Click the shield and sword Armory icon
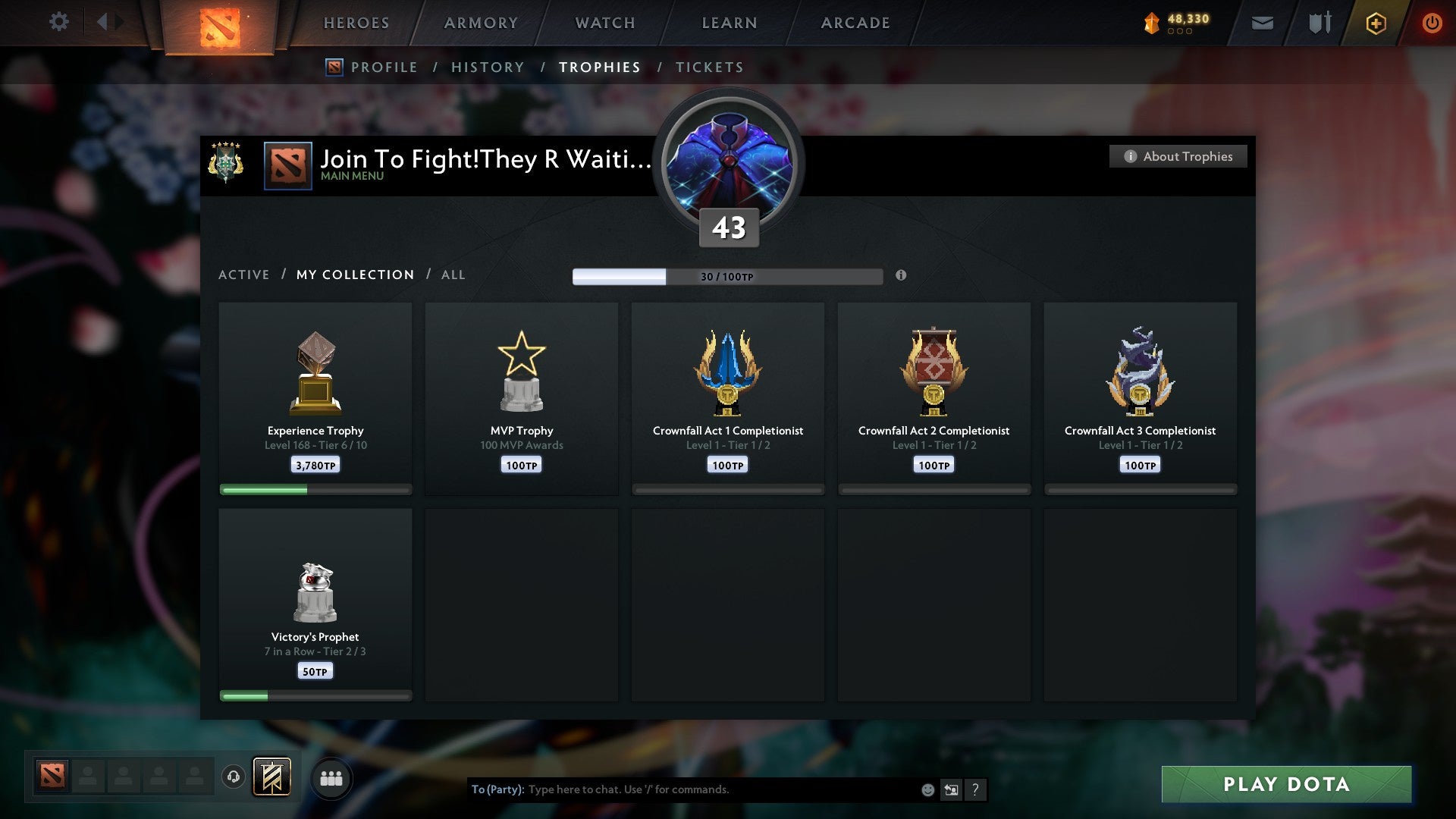The image size is (1456, 819). pos(1319,22)
